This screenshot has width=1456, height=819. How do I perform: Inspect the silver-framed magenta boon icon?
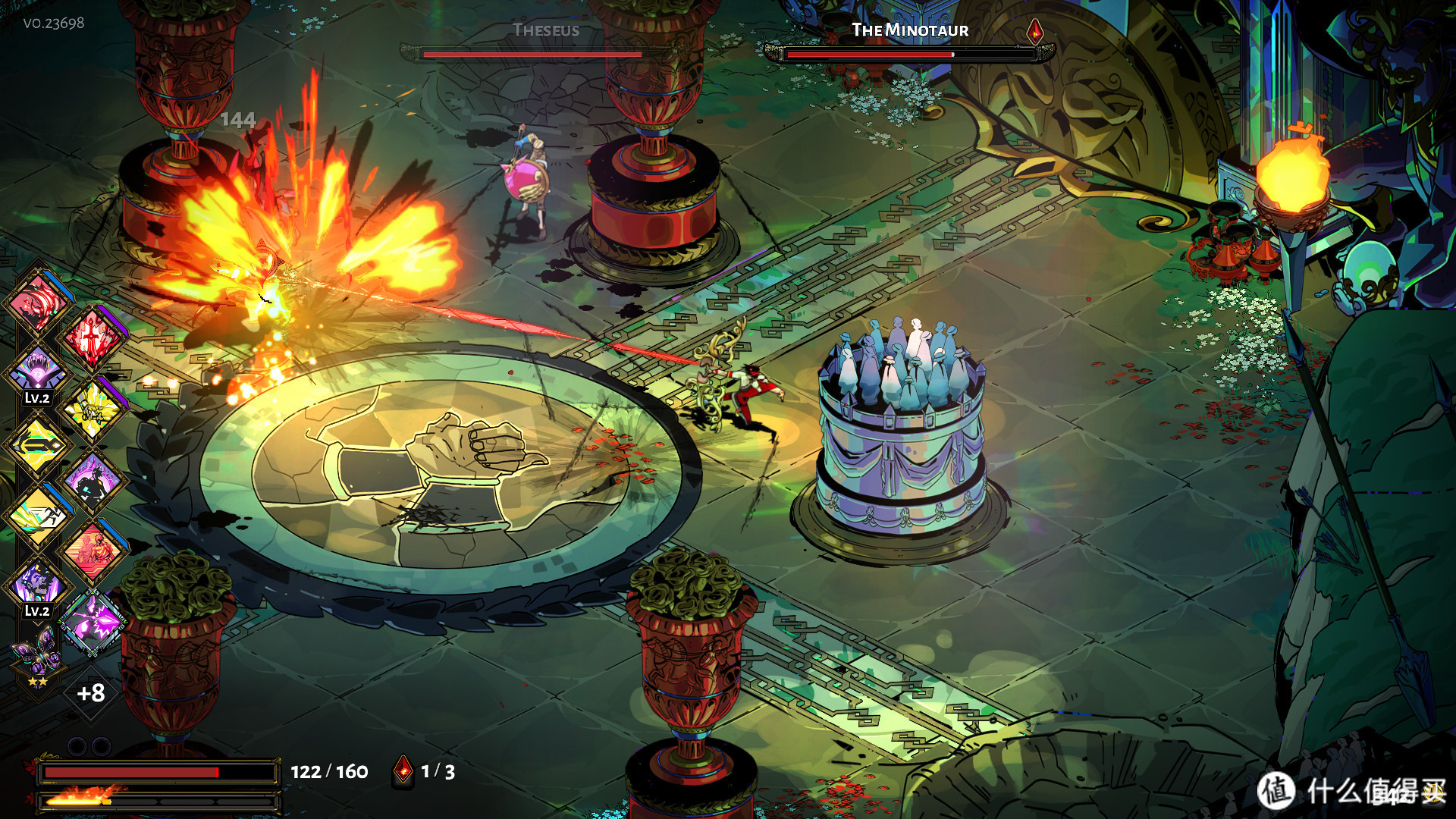click(x=93, y=622)
